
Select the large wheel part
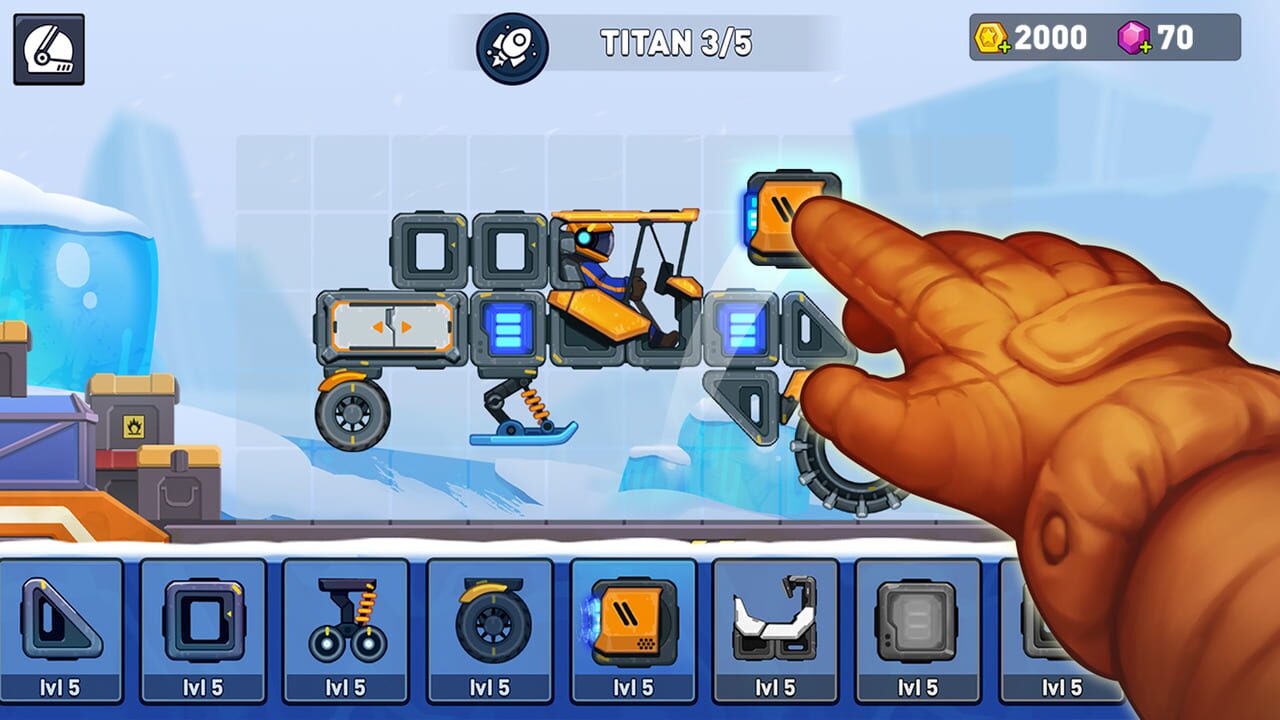[490, 620]
